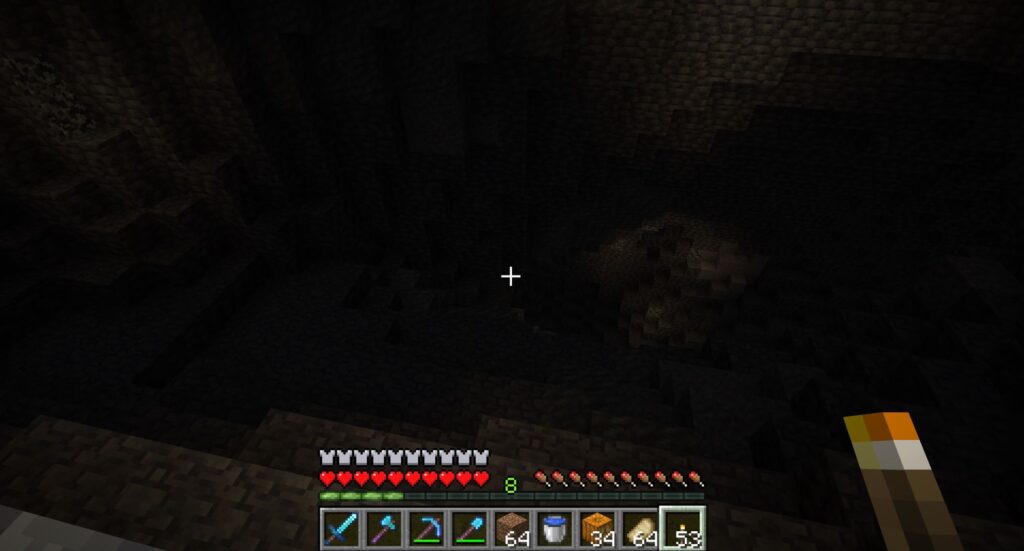1024x551 pixels.
Task: Select the stack of 64 dirt blocks
Action: 512,528
